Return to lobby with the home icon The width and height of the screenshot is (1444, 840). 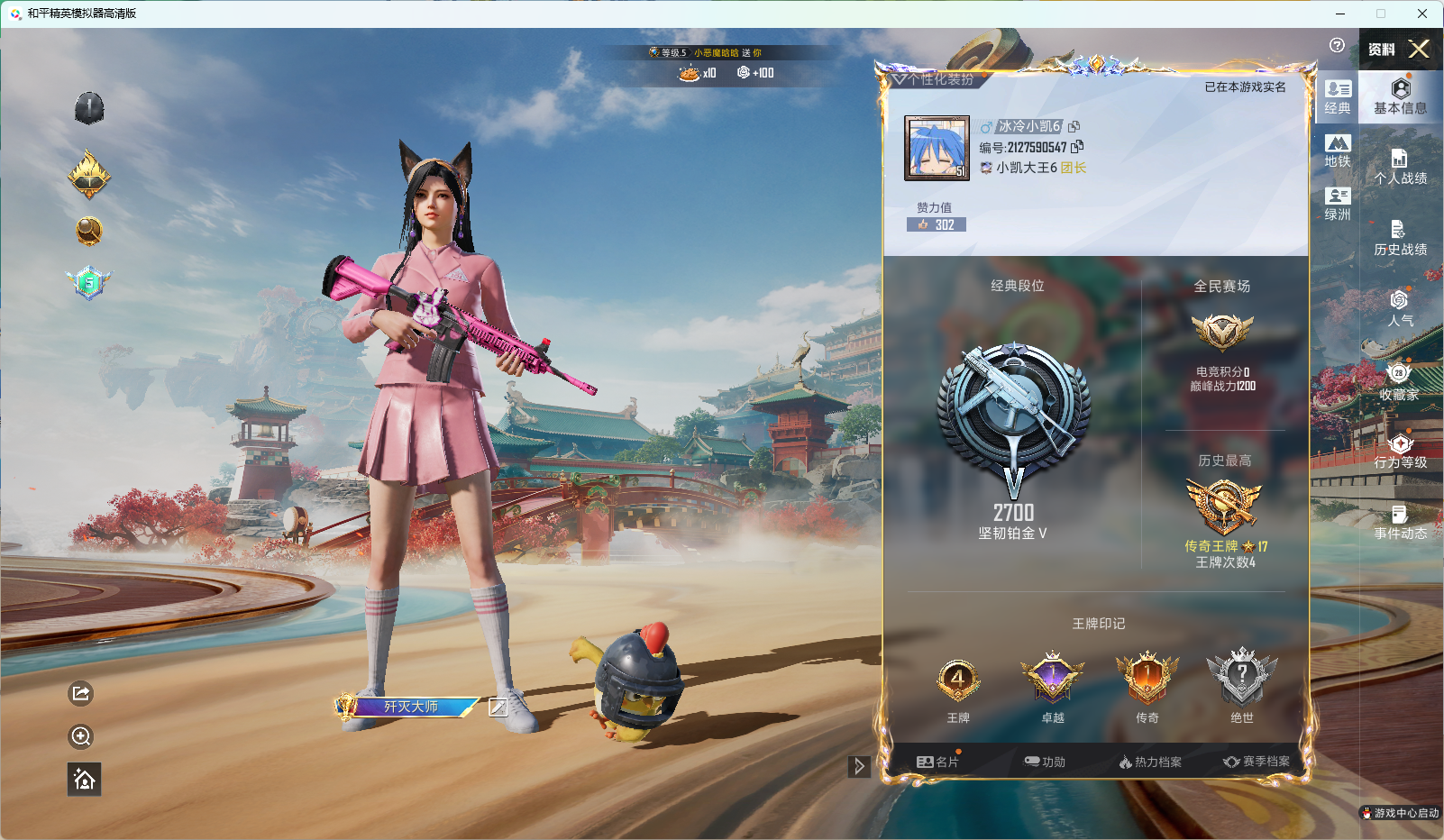(x=84, y=780)
